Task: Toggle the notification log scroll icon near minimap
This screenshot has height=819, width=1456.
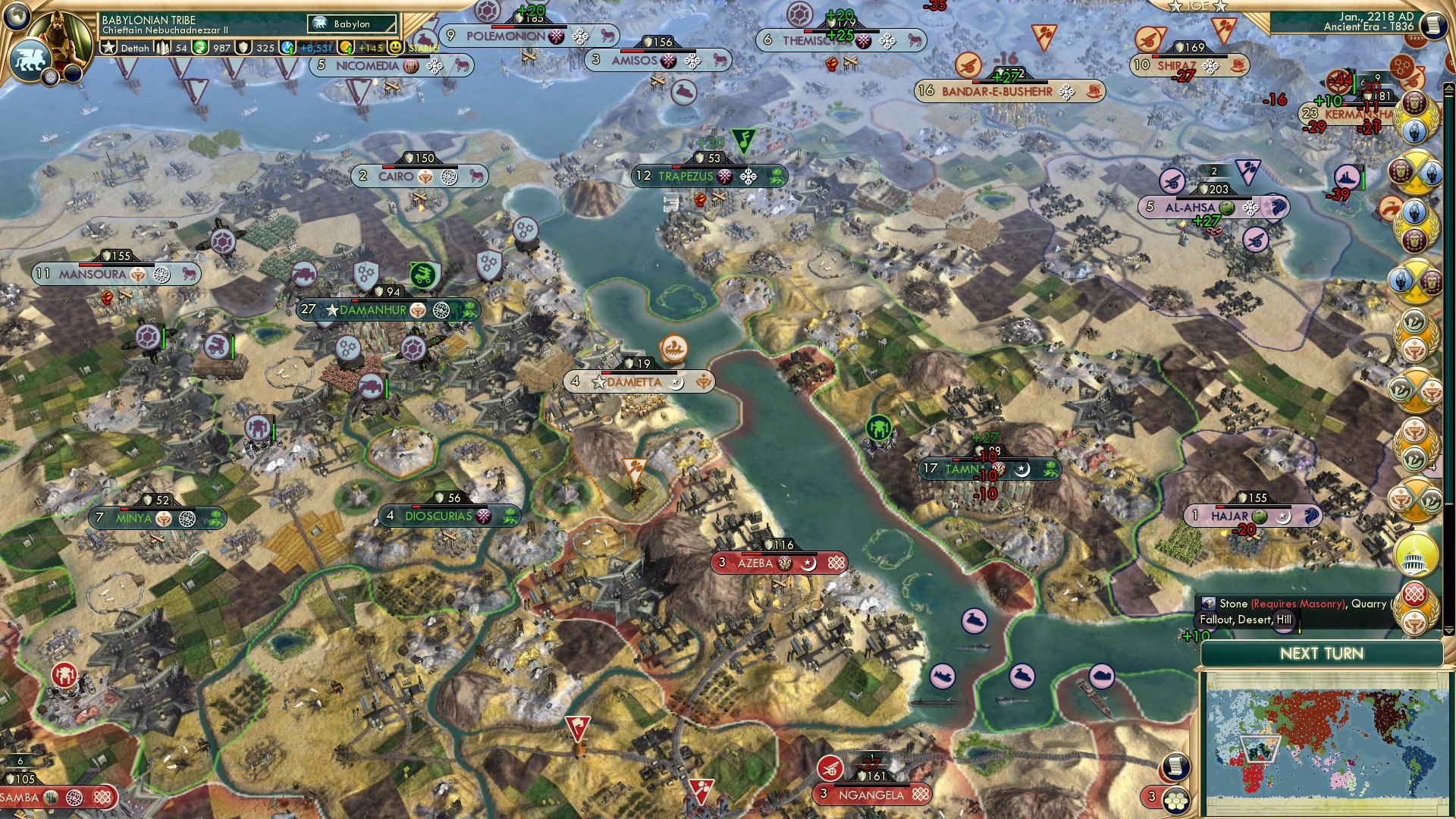Action: [1175, 767]
